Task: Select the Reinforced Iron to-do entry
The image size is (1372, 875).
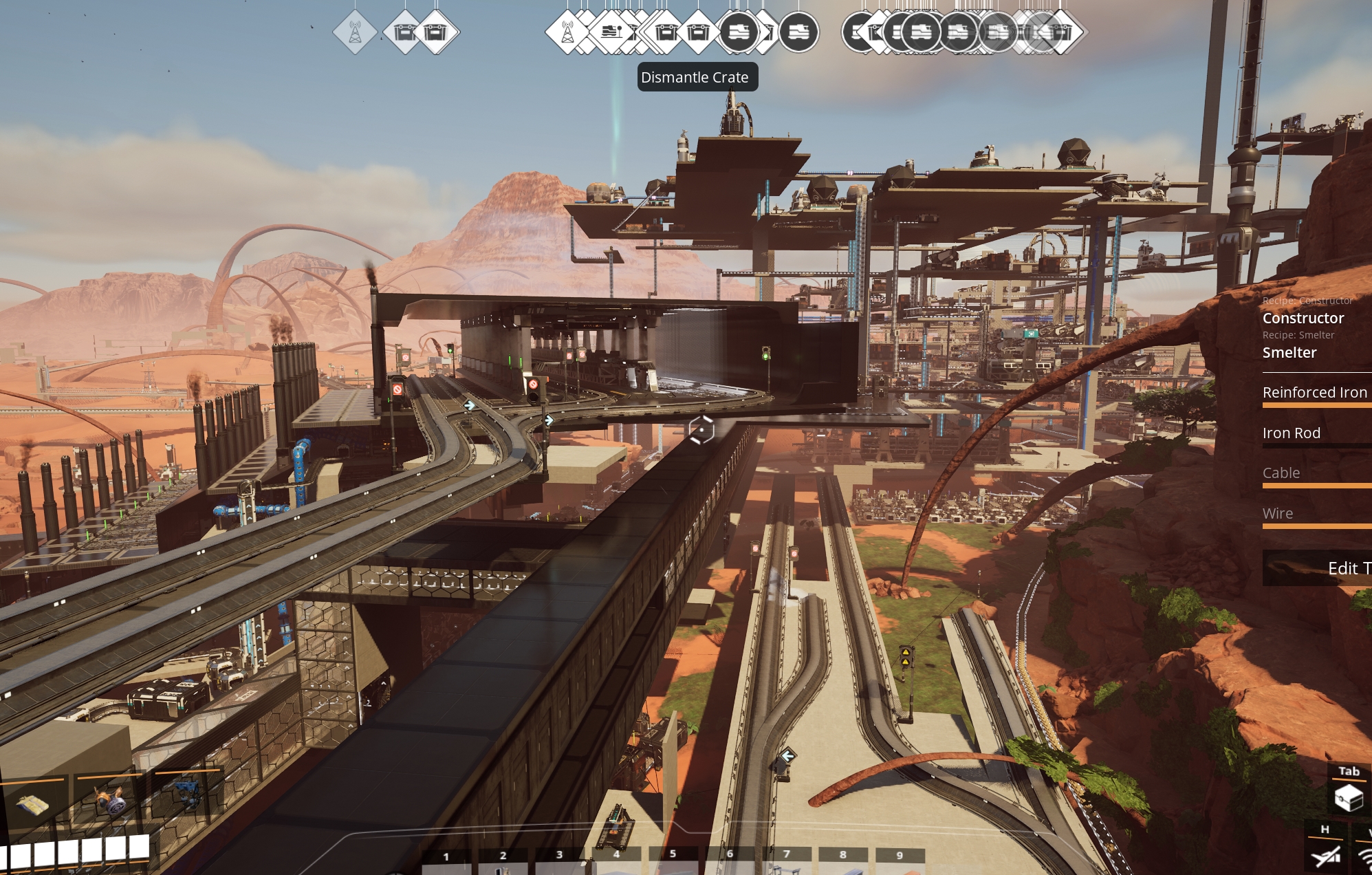Action: (1315, 392)
